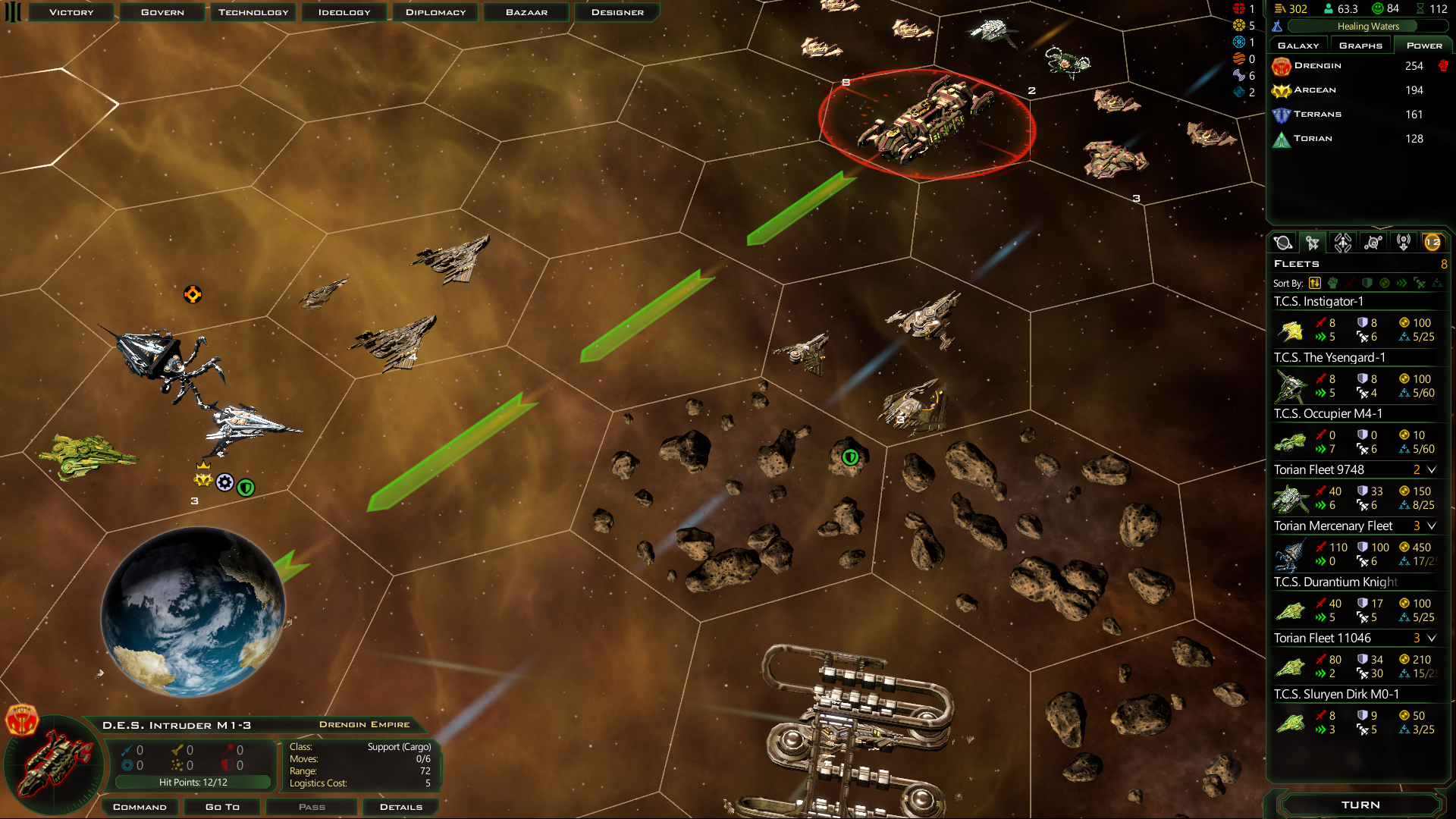The width and height of the screenshot is (1456, 819).
Task: Open the Planets list panel icon
Action: click(1284, 242)
